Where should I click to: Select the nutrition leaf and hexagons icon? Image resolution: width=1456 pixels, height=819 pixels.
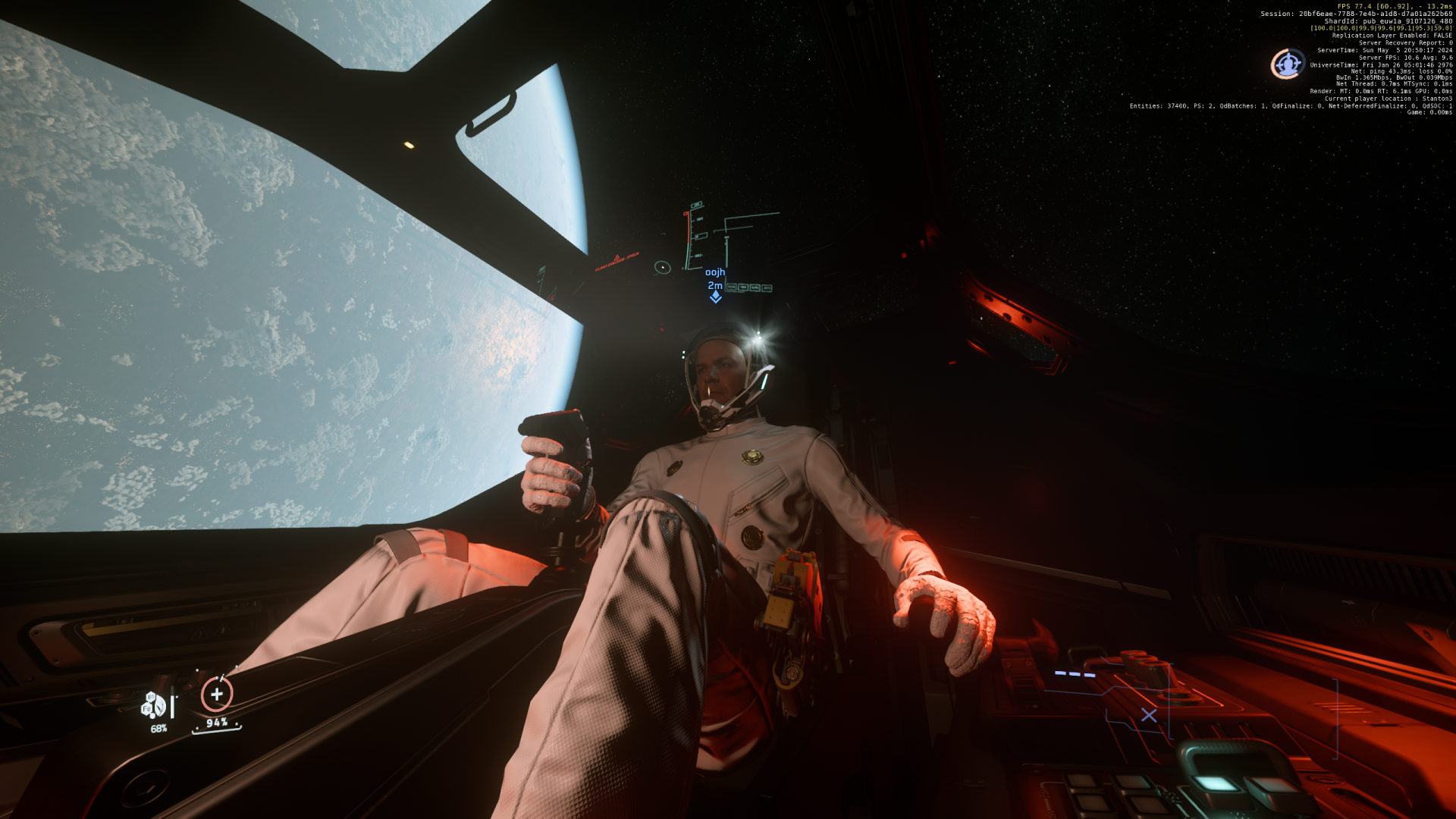(x=153, y=706)
